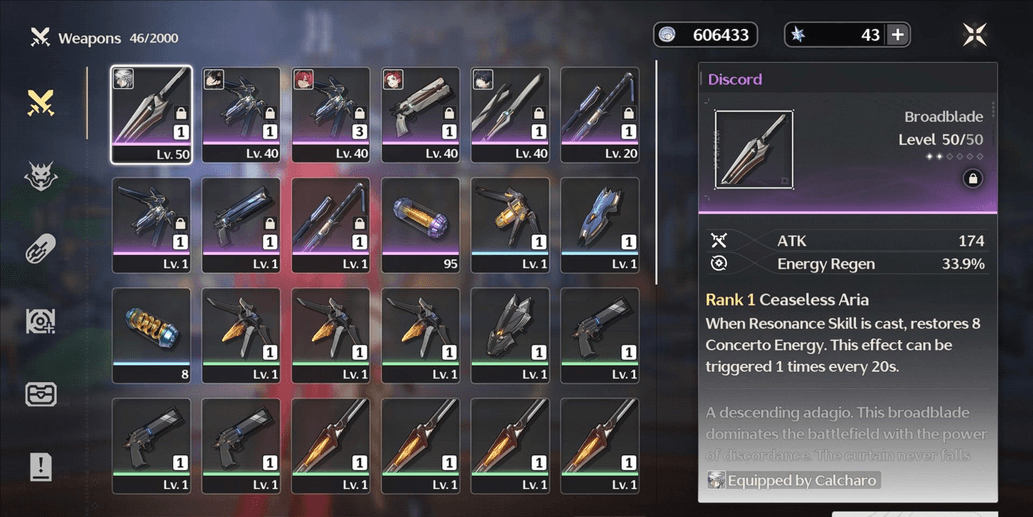
Task: Click the plus button beside the 43 currency
Action: pyautogui.click(x=897, y=35)
